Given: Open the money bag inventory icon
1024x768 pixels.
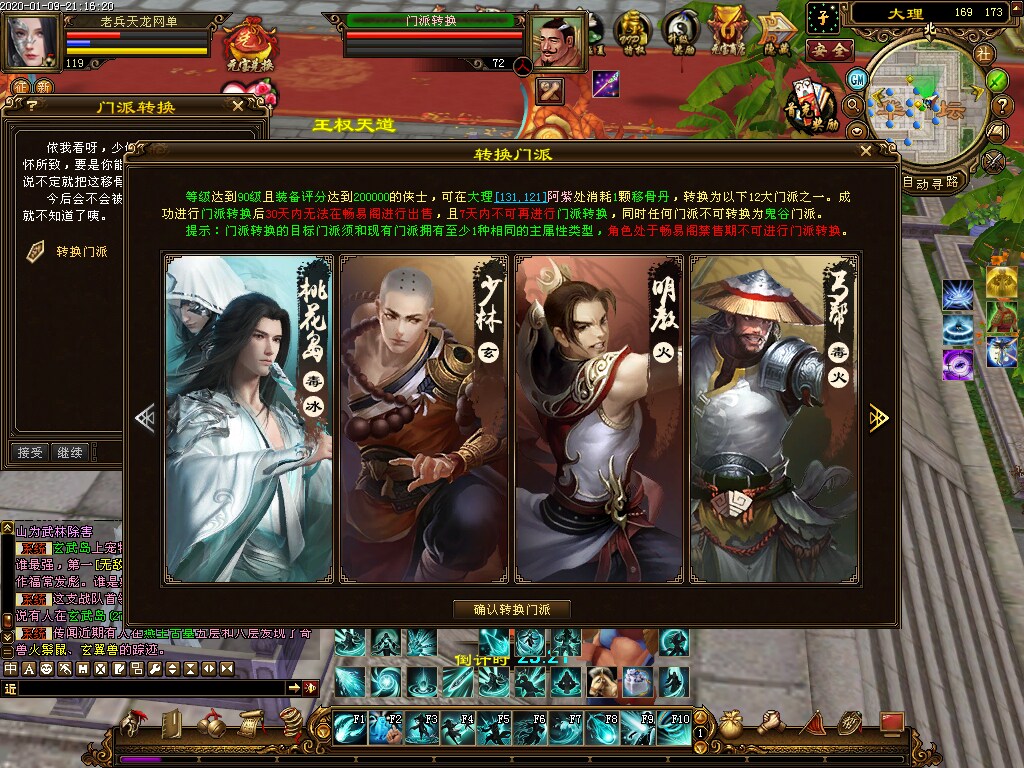Looking at the screenshot, I should click(731, 725).
